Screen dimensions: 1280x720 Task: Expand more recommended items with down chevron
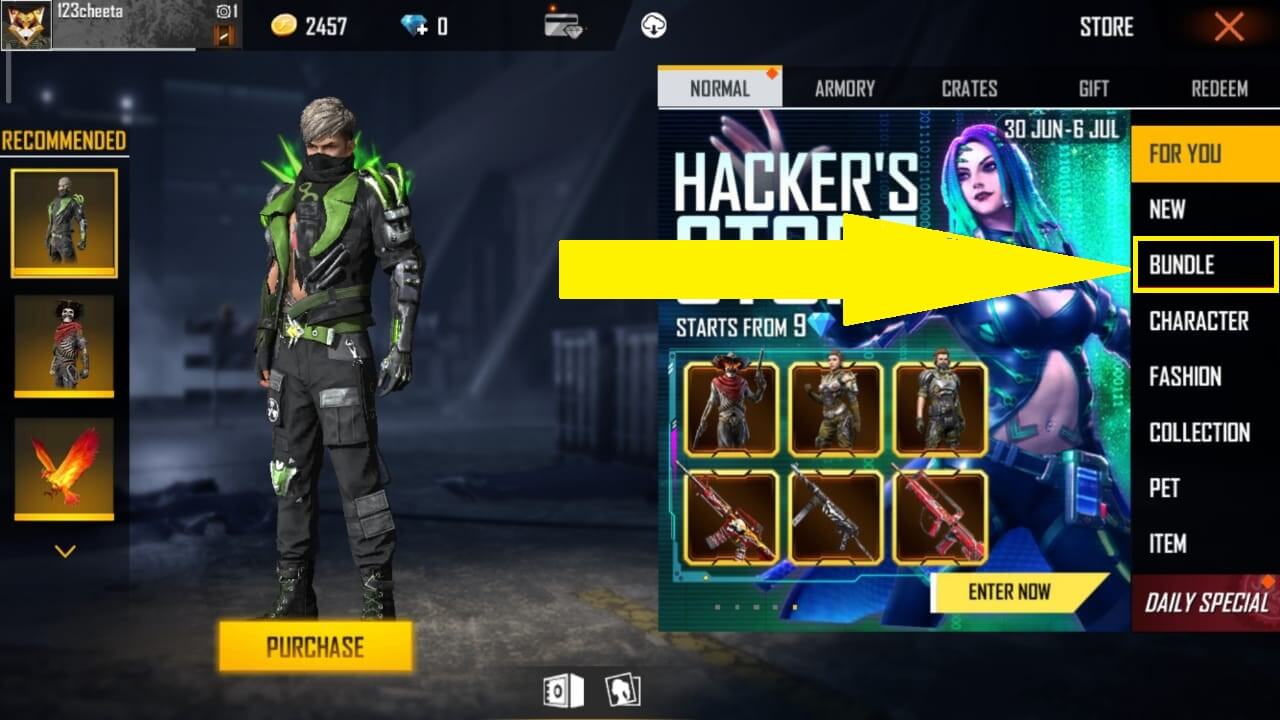click(x=63, y=548)
